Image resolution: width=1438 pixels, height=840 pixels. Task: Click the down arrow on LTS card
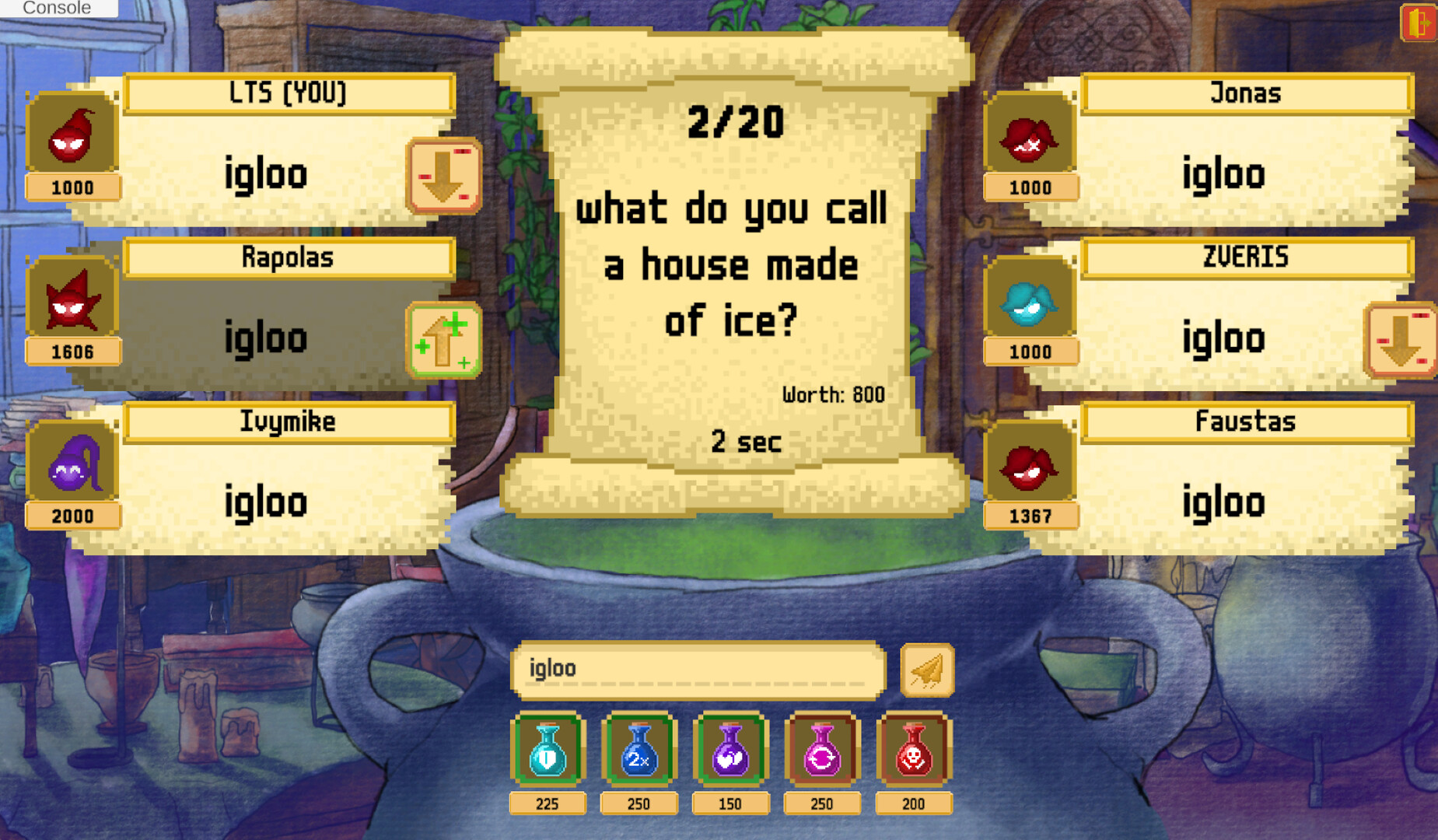[x=443, y=177]
